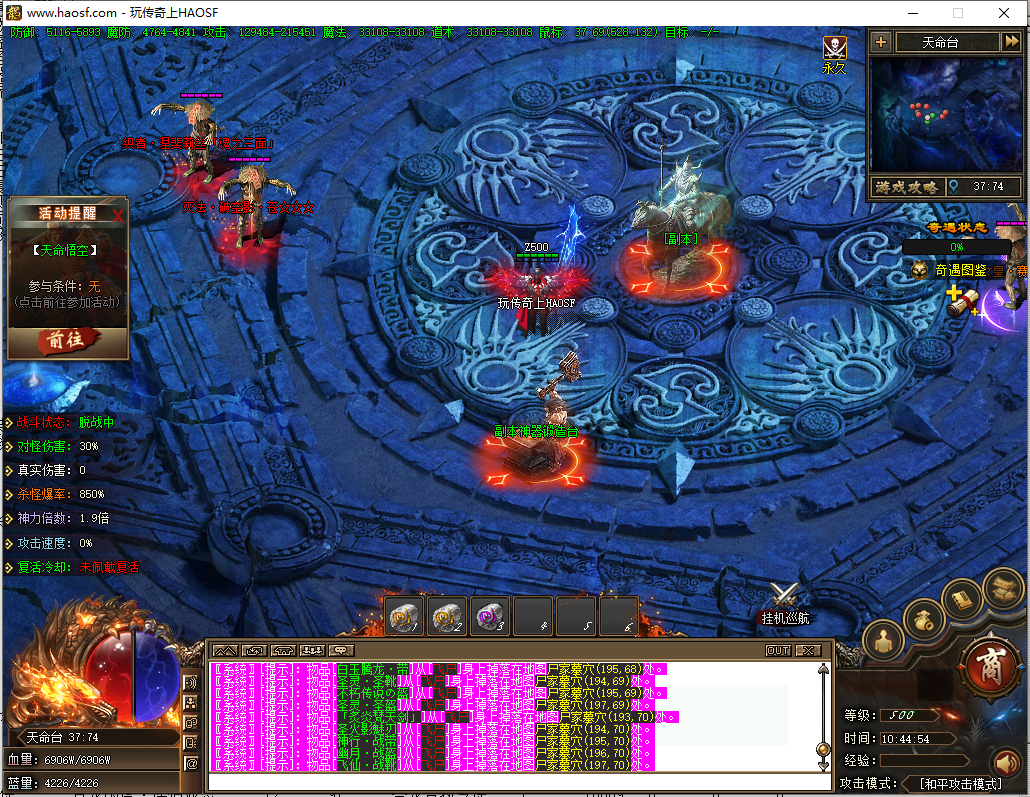This screenshot has width=1030, height=797.
Task: Change the 和平攻击模式 attack mode
Action: (x=960, y=783)
